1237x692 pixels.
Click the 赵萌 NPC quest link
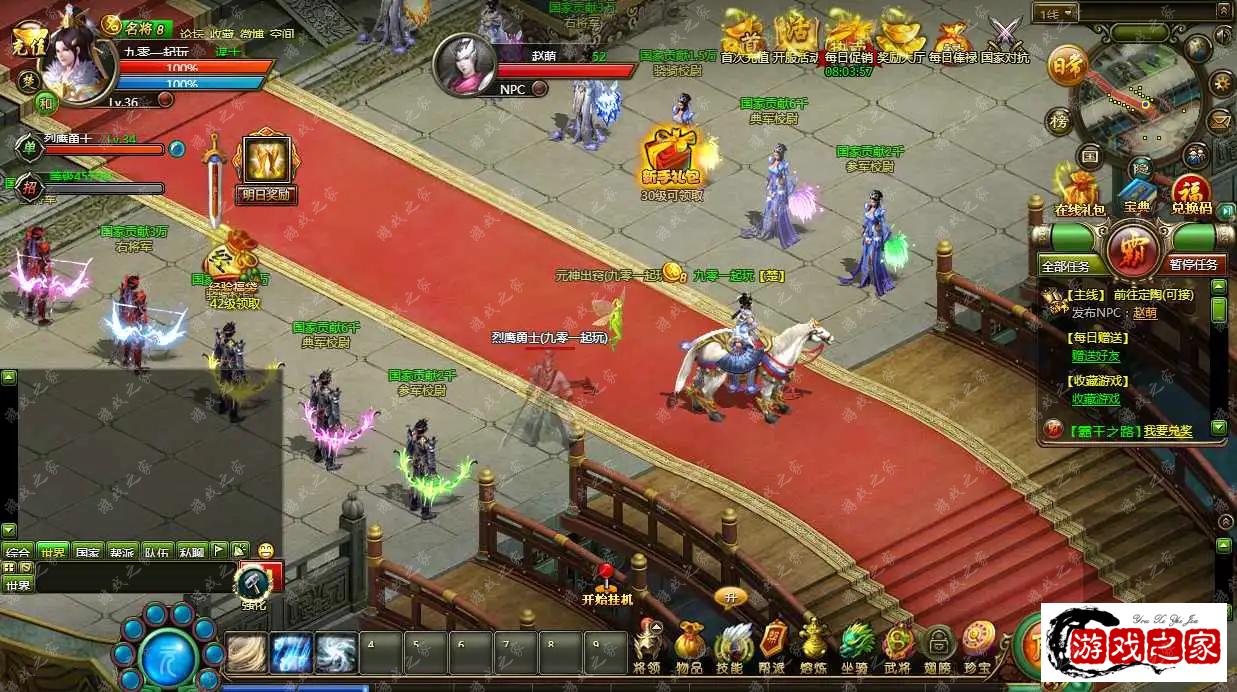click(x=1144, y=312)
